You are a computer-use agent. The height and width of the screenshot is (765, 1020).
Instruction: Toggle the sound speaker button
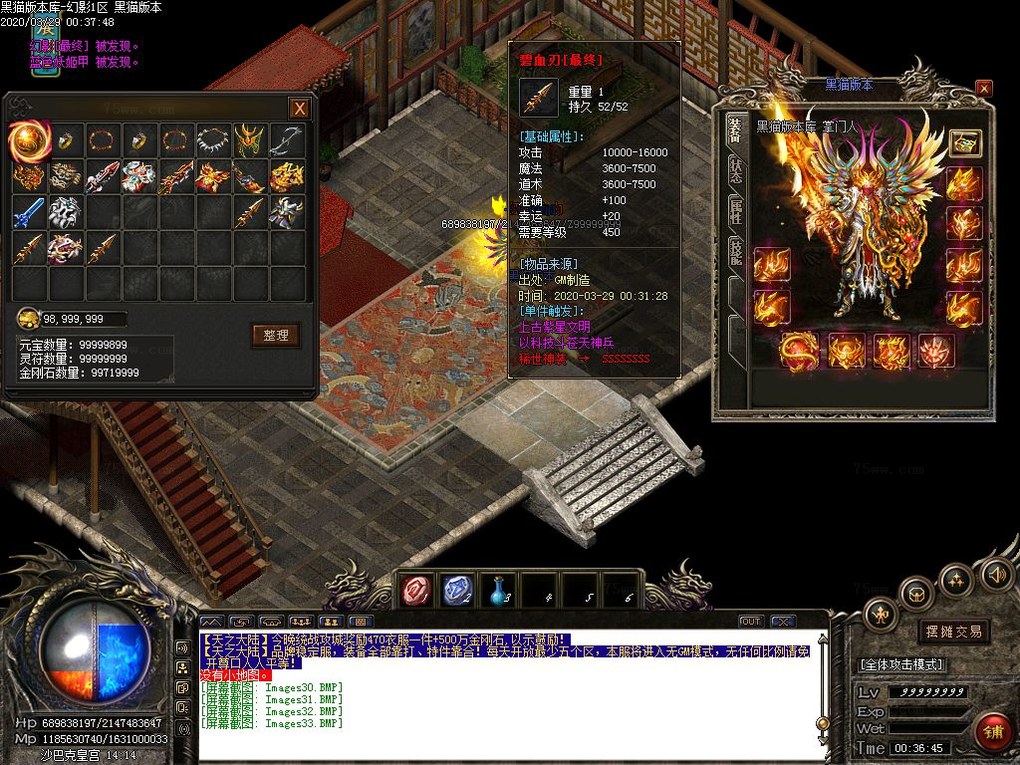(x=995, y=574)
